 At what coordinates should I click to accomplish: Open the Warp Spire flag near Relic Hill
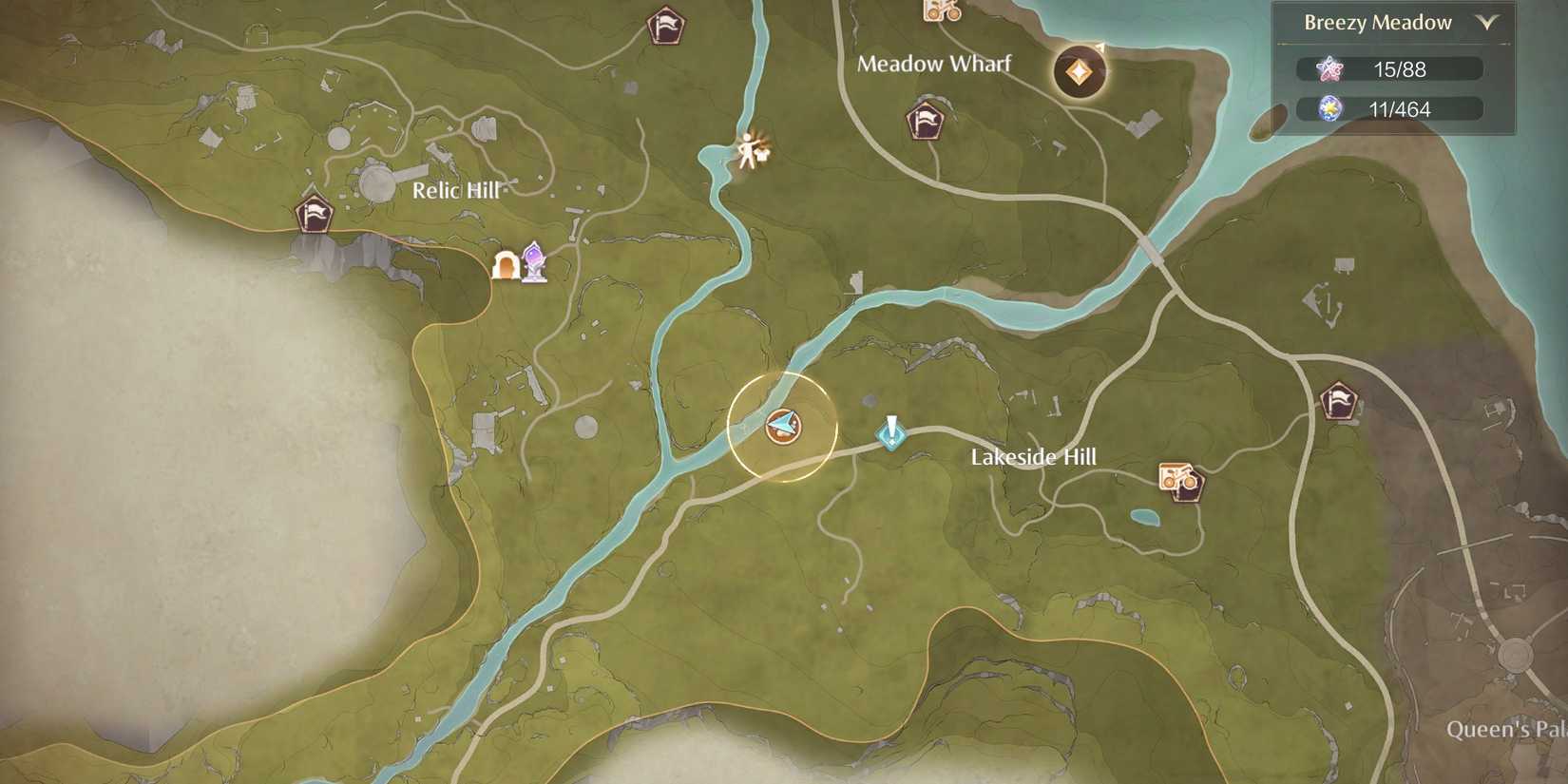[315, 215]
